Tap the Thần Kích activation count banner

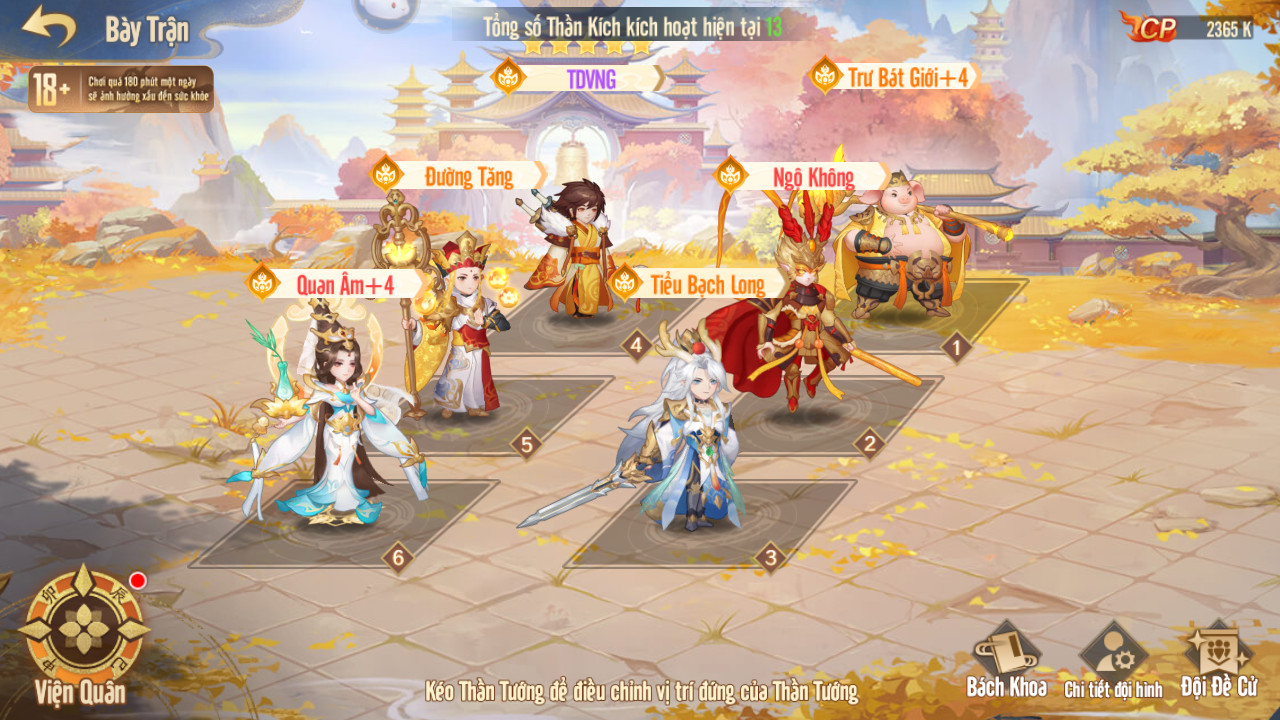coord(632,27)
